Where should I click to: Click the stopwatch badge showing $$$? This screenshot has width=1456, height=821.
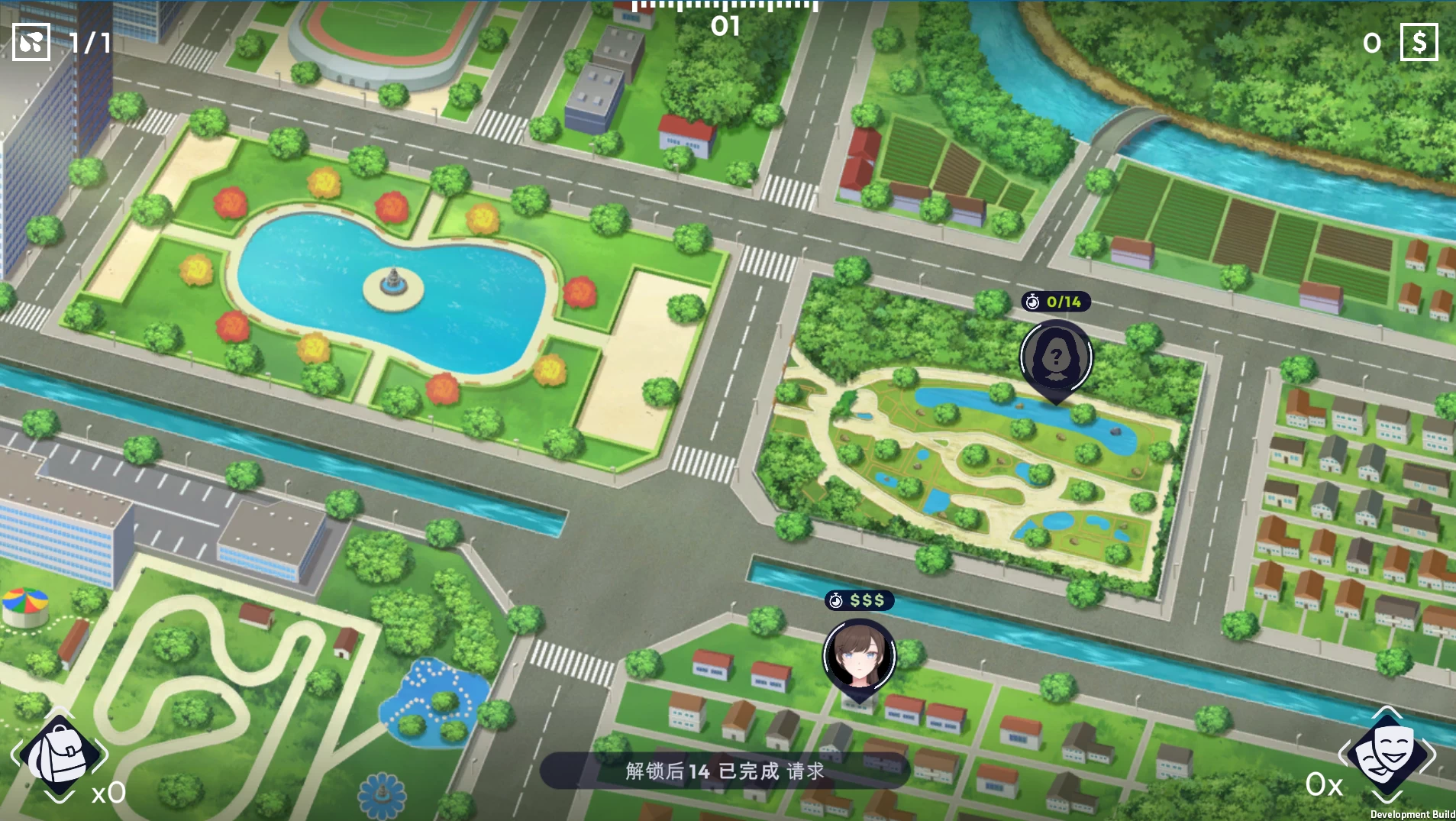point(858,601)
